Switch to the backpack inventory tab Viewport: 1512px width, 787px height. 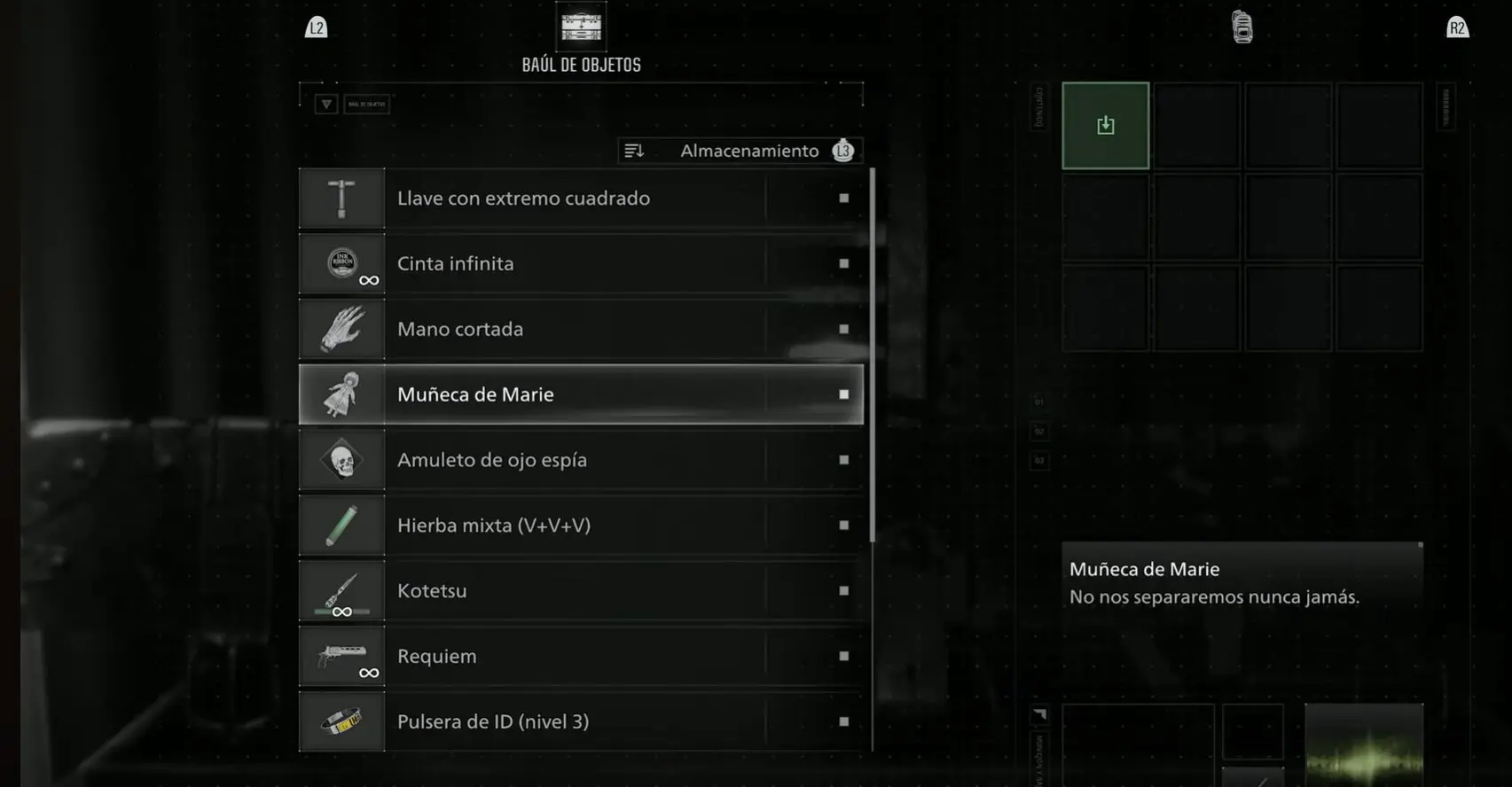pyautogui.click(x=1242, y=27)
